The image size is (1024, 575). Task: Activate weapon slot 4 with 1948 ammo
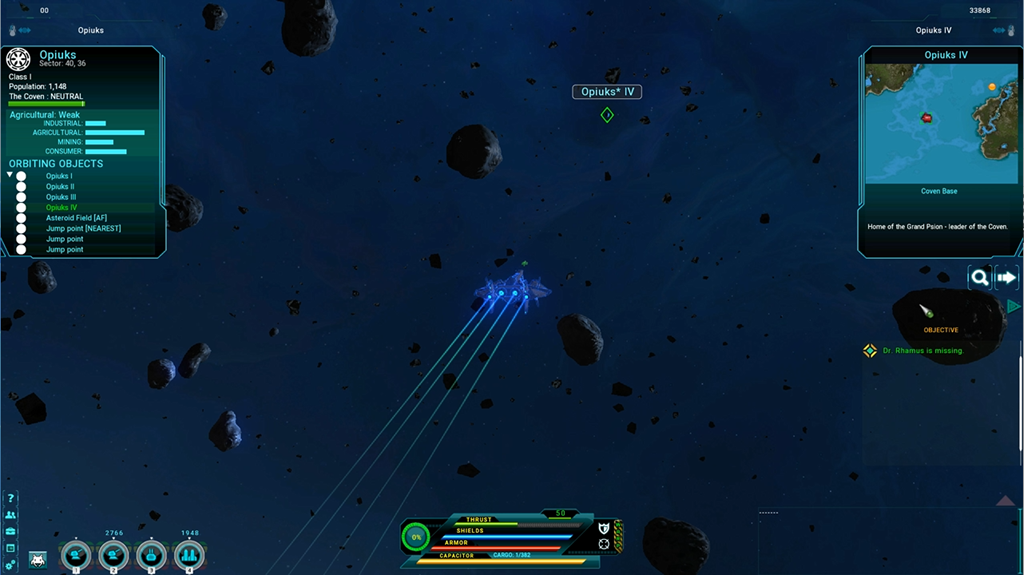tap(189, 555)
